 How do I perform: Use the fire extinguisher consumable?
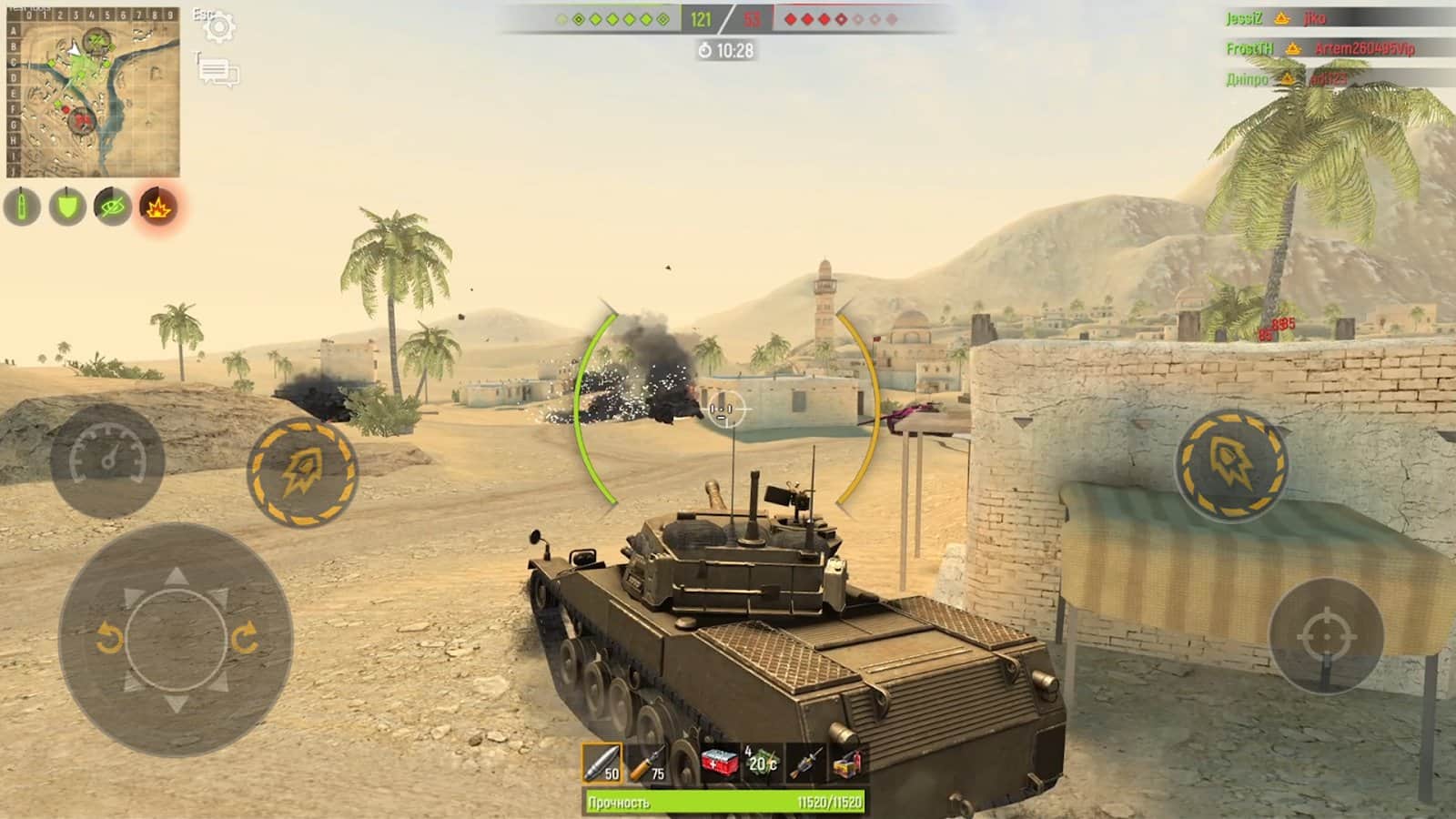click(x=846, y=763)
